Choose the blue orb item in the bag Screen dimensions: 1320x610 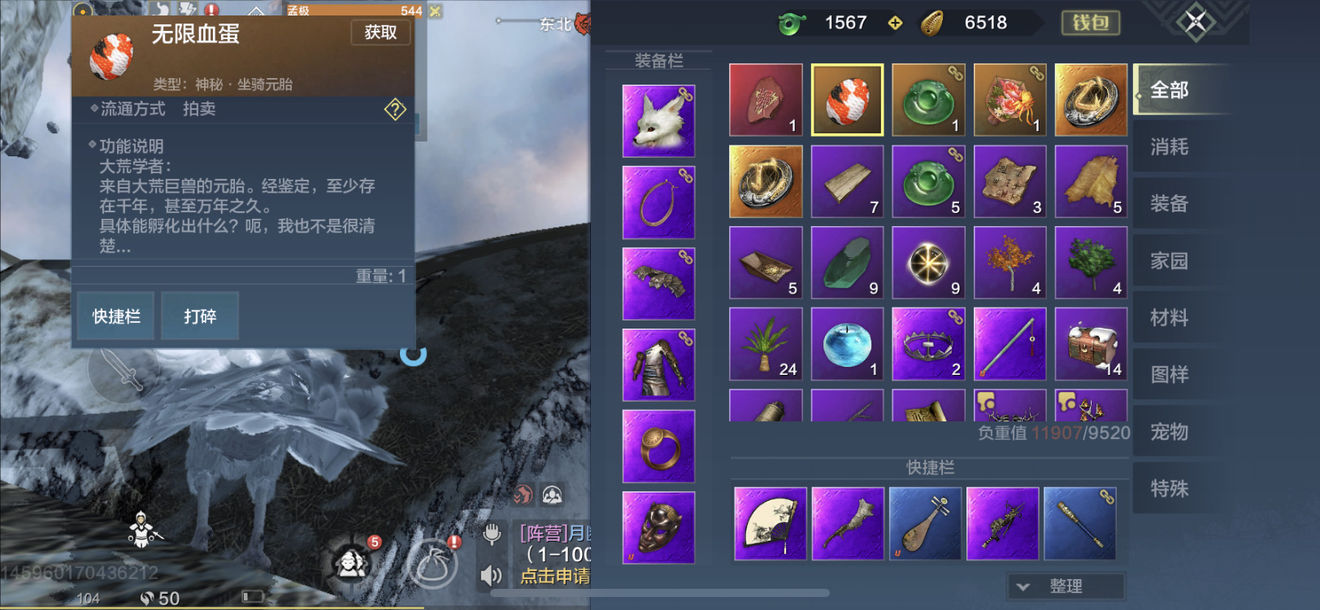click(846, 344)
